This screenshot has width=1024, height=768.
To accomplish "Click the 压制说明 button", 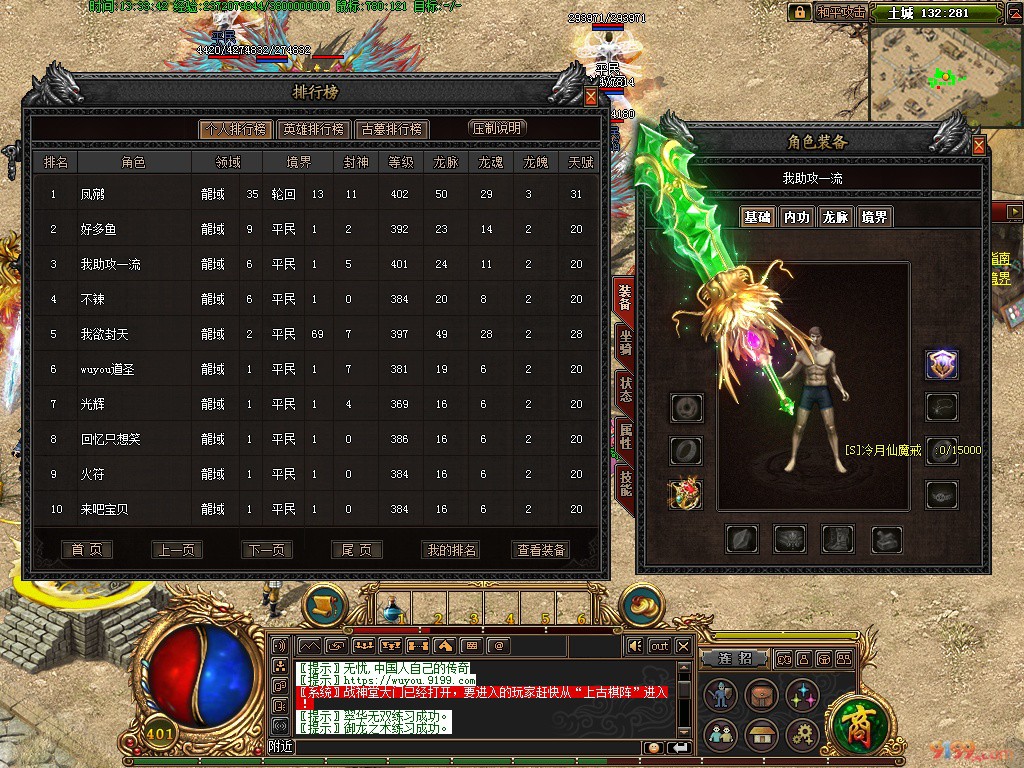I will [497, 128].
